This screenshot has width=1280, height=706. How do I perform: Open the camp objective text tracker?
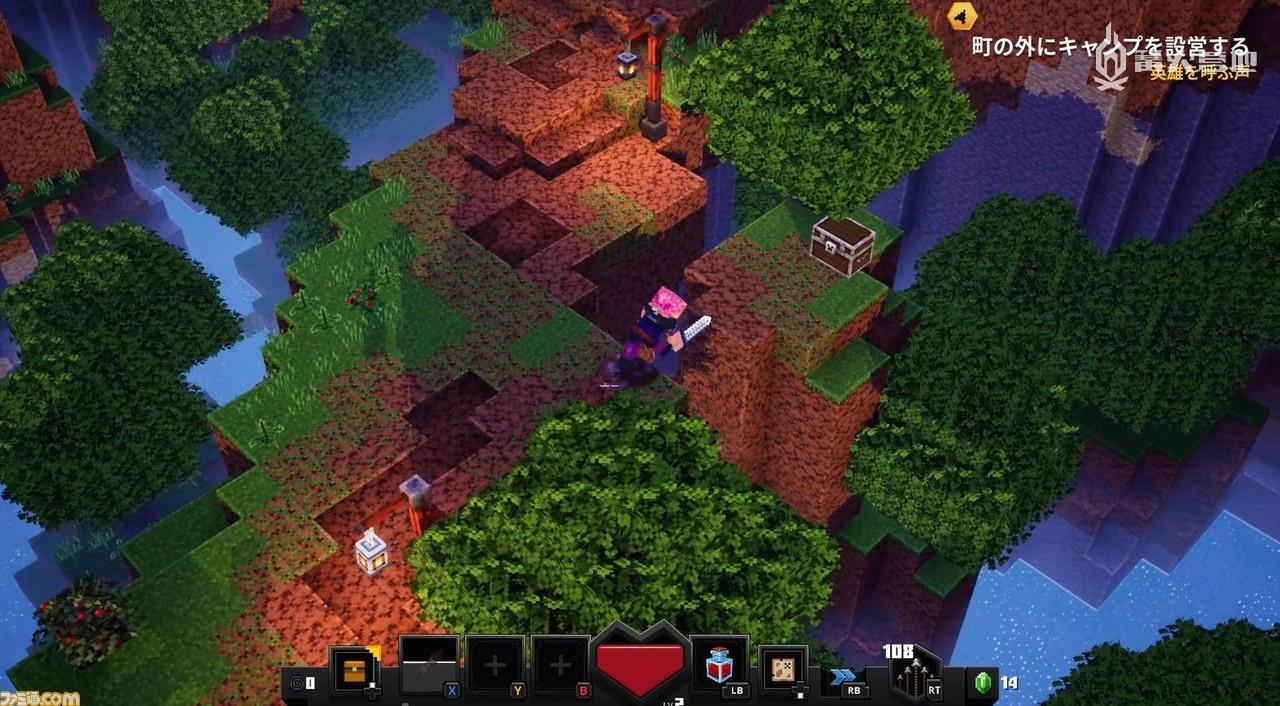(1110, 47)
